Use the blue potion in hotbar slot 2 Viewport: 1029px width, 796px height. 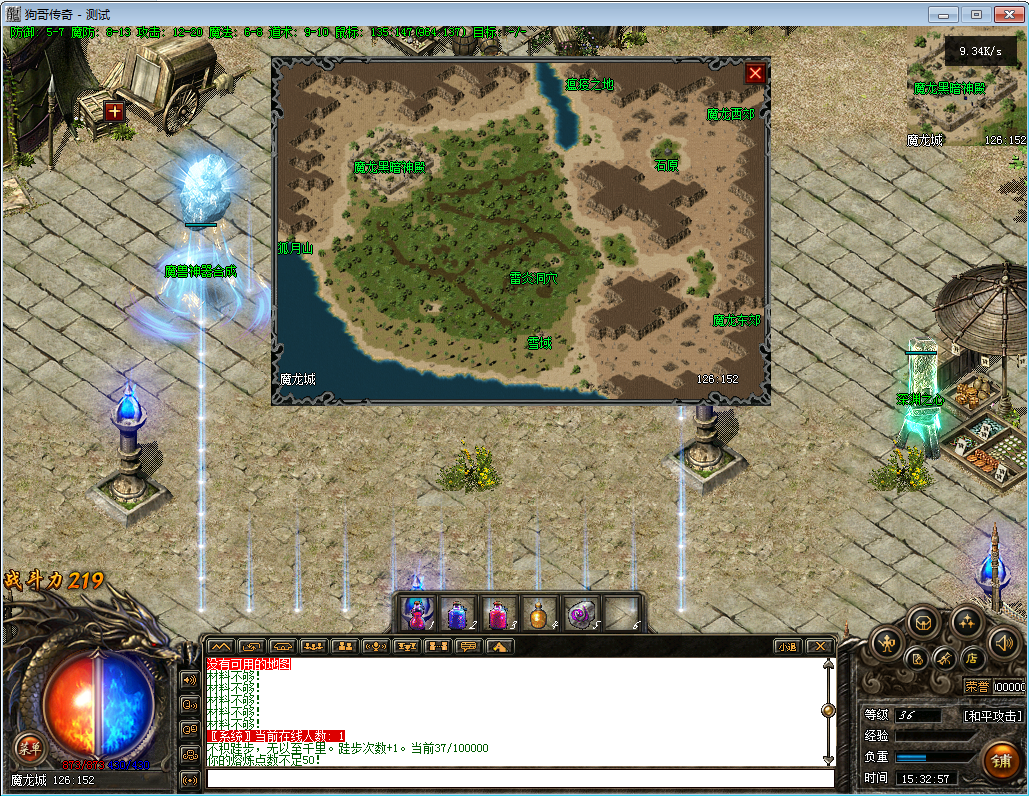(459, 613)
